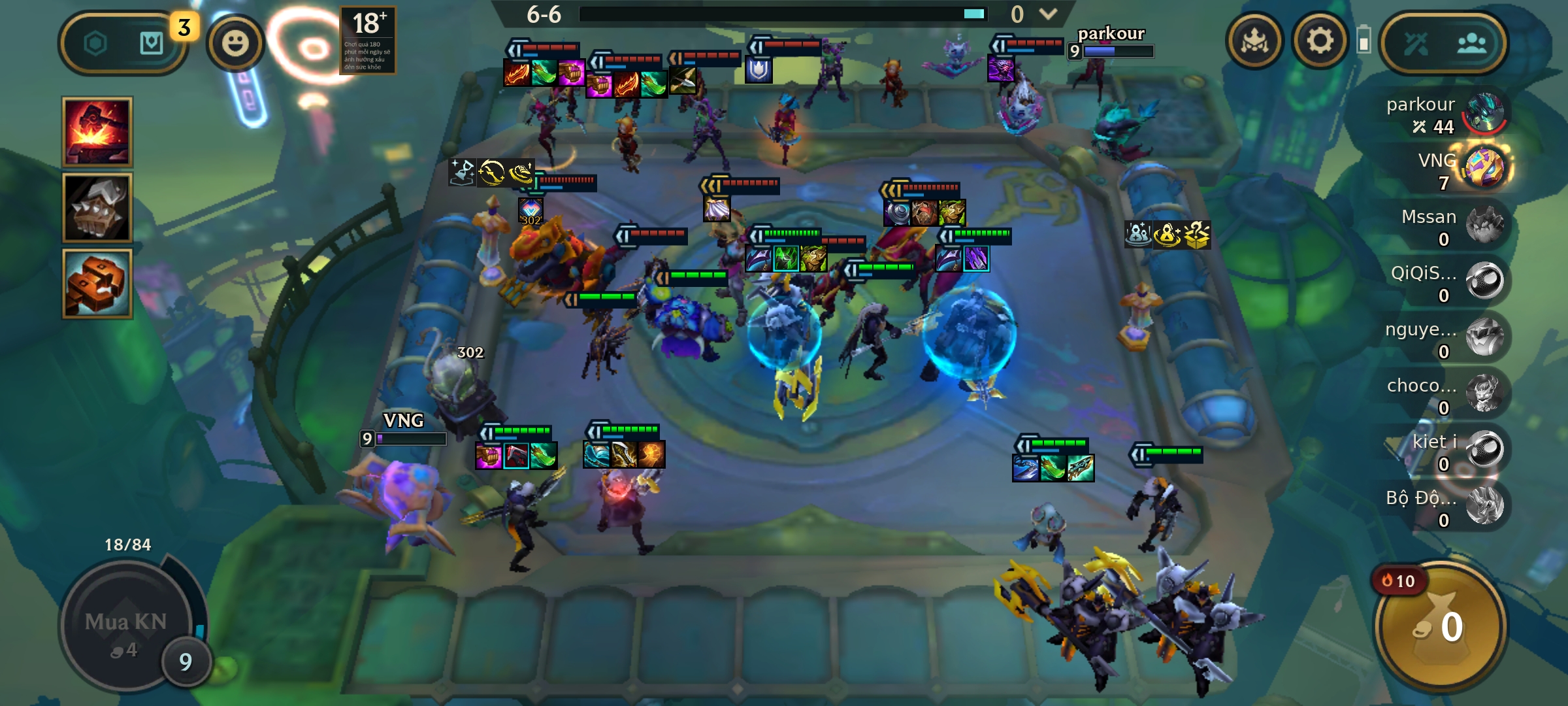Expand the stage 6-6 dropdown arrow

click(x=1048, y=14)
